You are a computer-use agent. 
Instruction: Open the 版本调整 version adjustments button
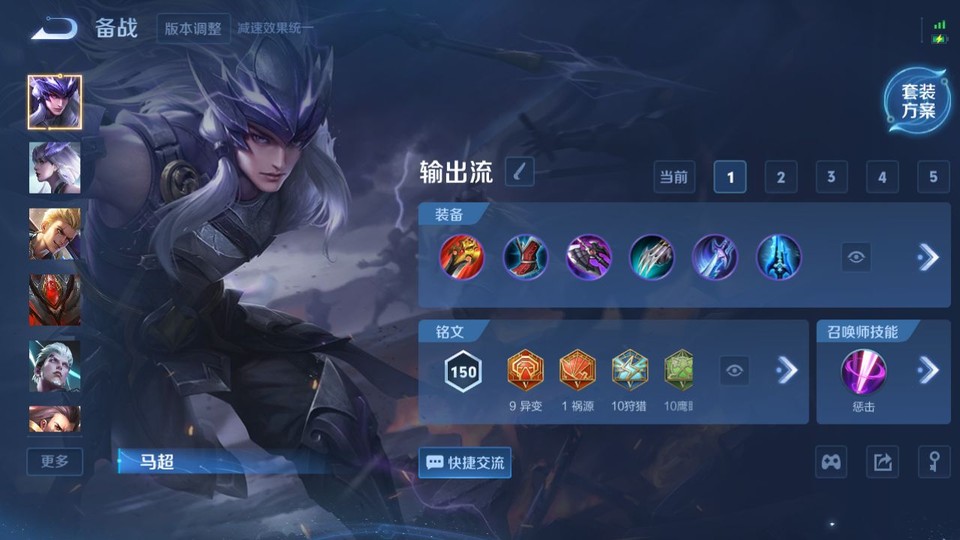tap(194, 28)
